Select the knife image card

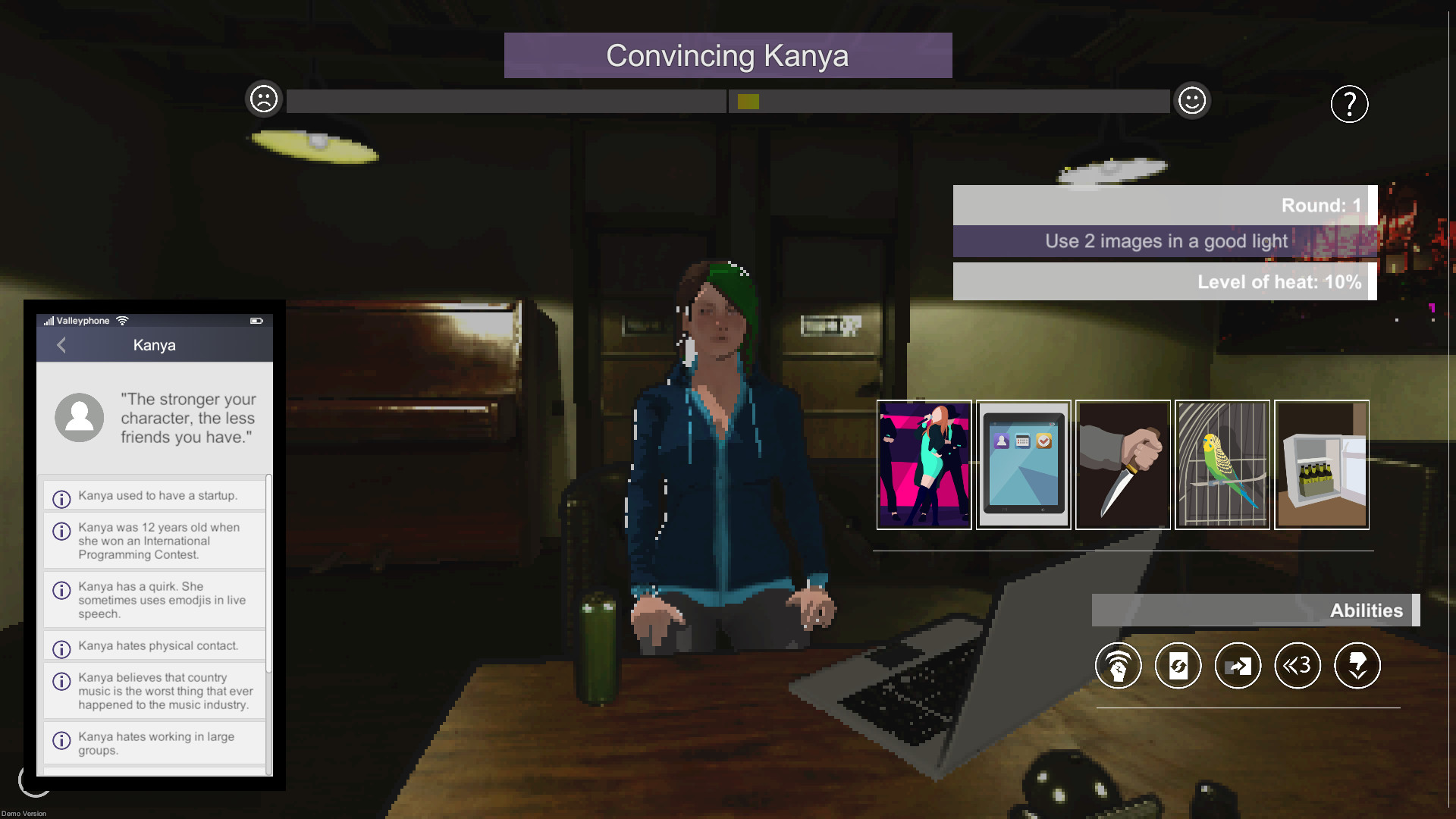1122,464
